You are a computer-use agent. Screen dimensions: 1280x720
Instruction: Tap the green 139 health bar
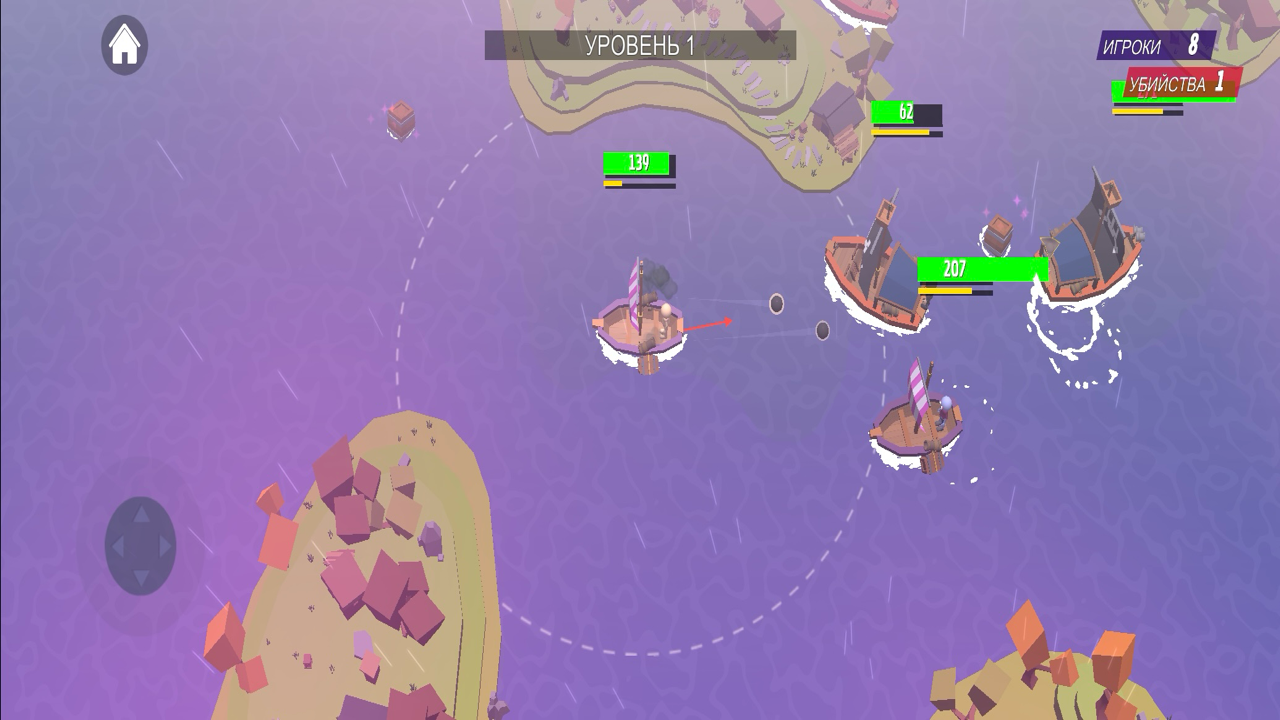click(637, 161)
